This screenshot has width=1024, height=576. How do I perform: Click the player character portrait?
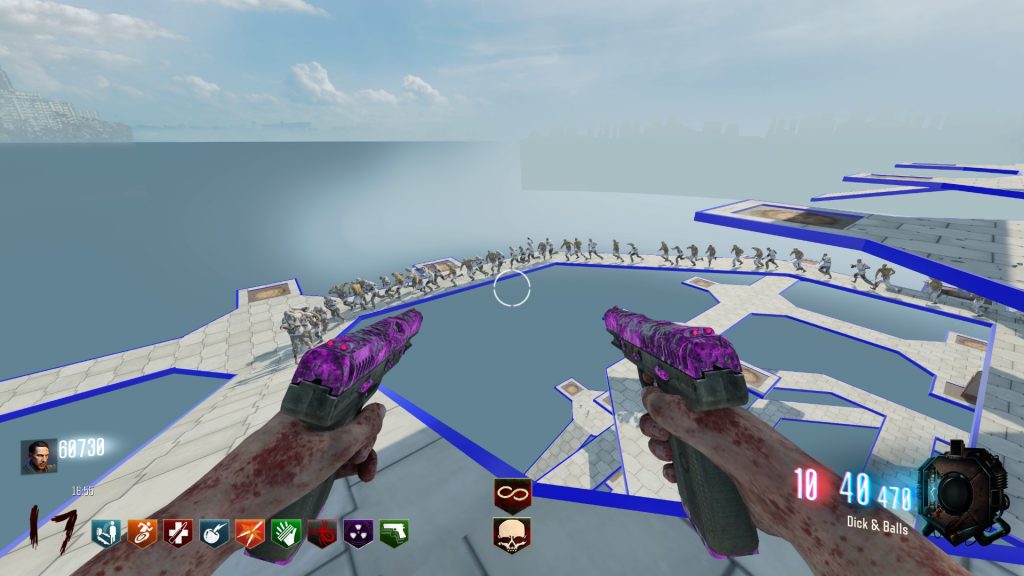click(39, 456)
